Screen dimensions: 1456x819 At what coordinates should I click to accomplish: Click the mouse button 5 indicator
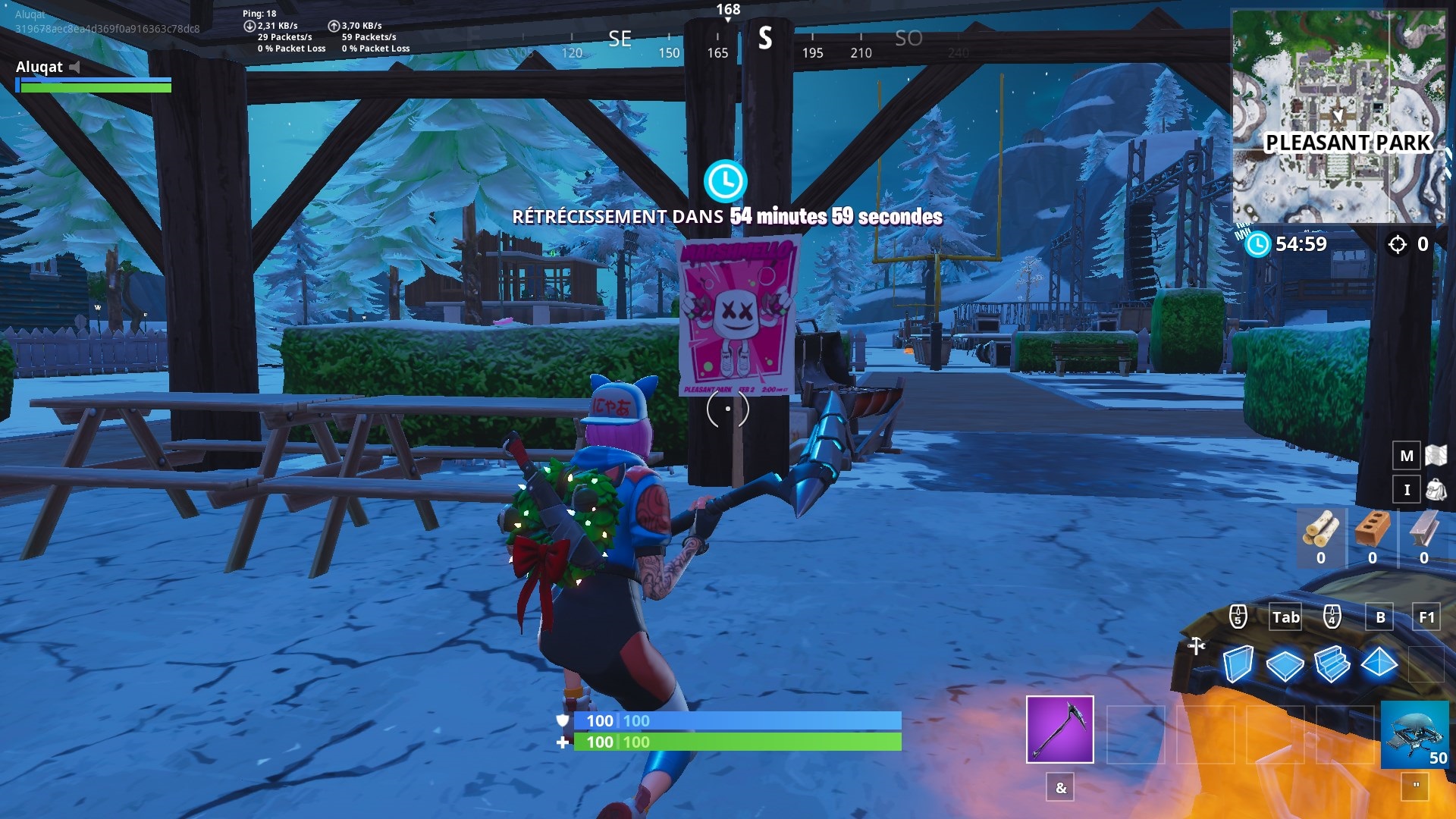(x=1238, y=617)
